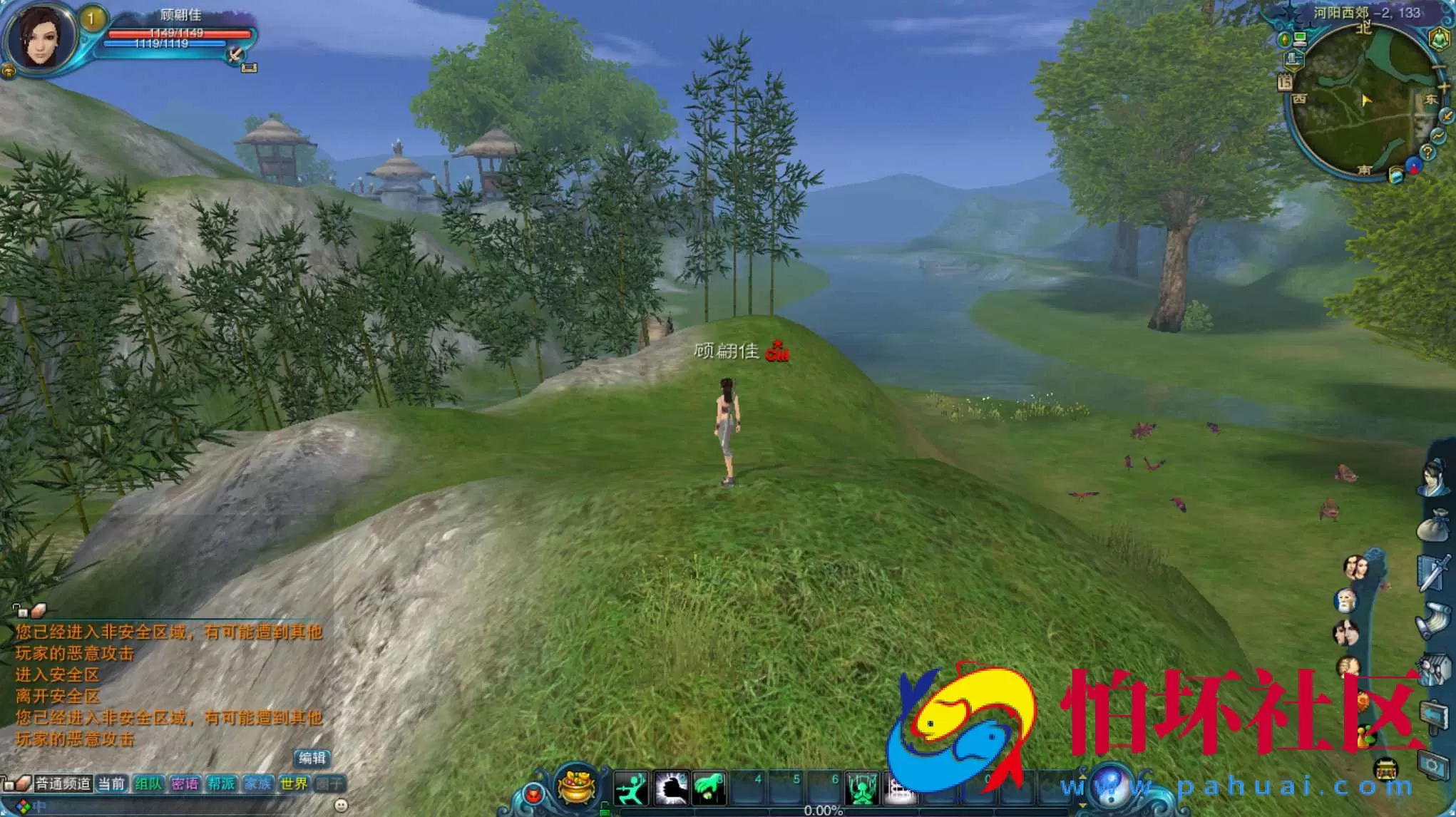Click the red demon face icon near the chat bar
Screen dimensions: 1456x817
click(x=534, y=793)
